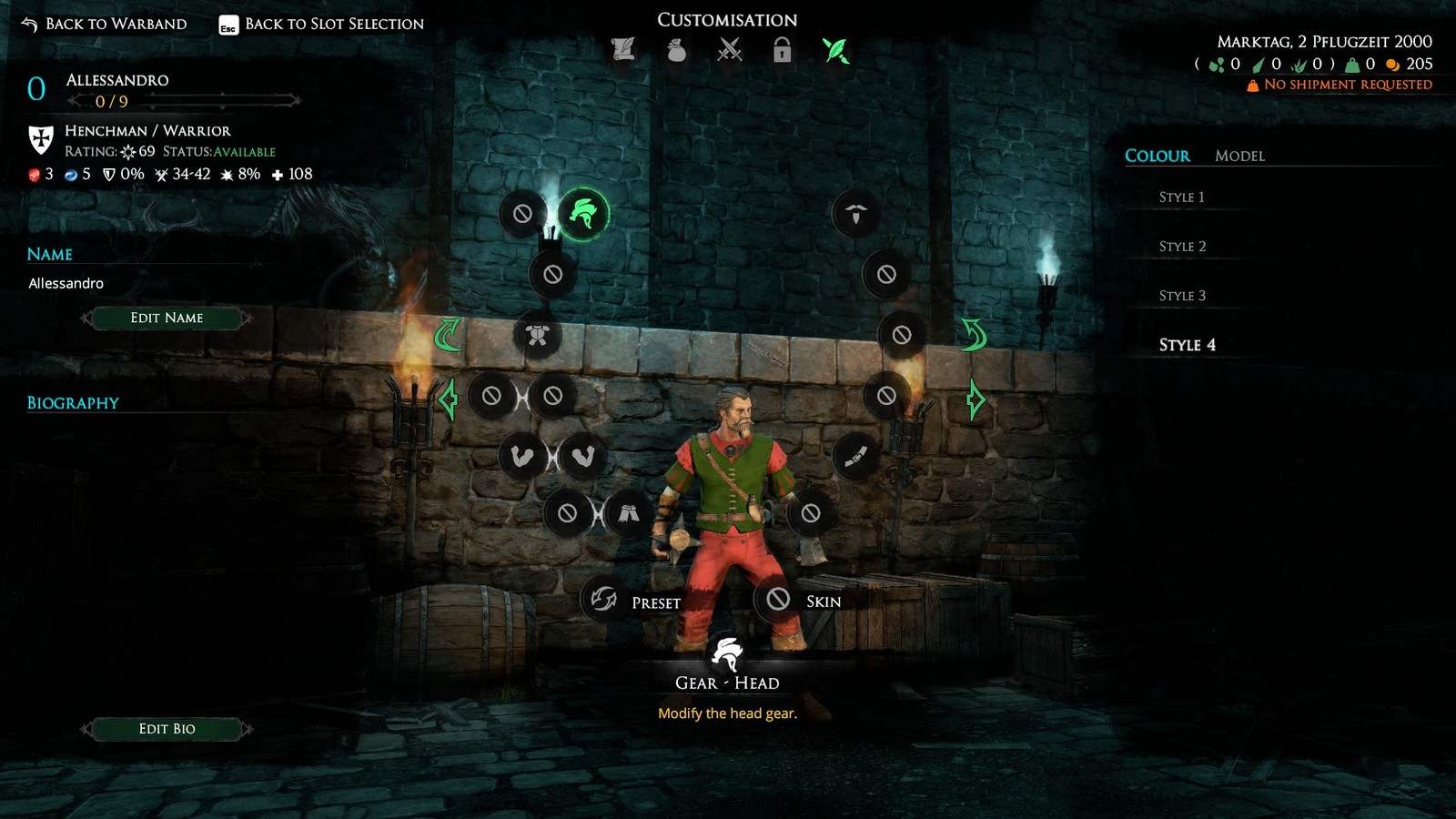Select Style 4 colour option

point(1187,344)
